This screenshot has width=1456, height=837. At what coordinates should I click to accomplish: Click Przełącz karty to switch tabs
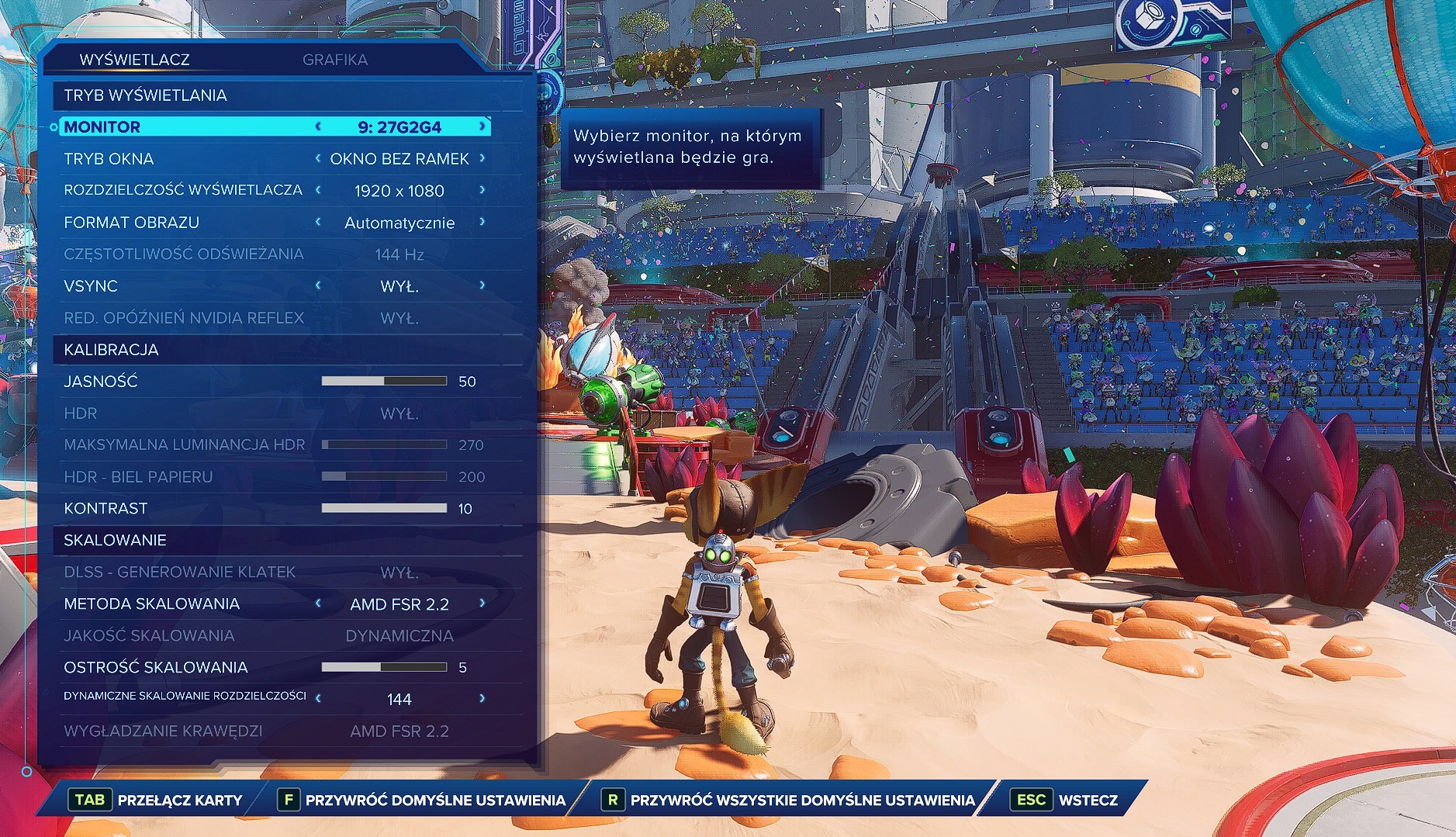tap(157, 800)
